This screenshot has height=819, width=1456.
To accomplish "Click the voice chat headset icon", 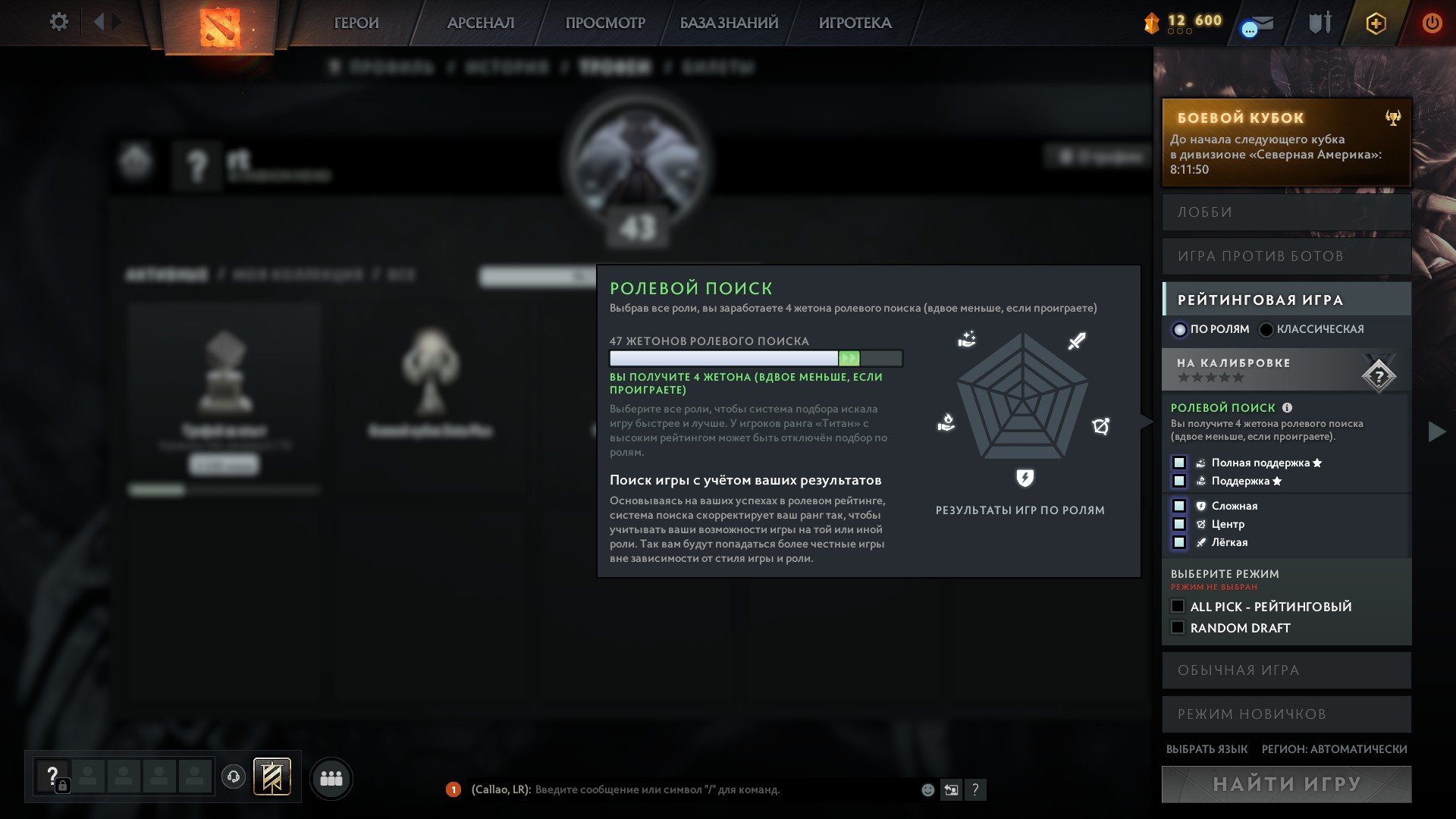I will tap(232, 777).
